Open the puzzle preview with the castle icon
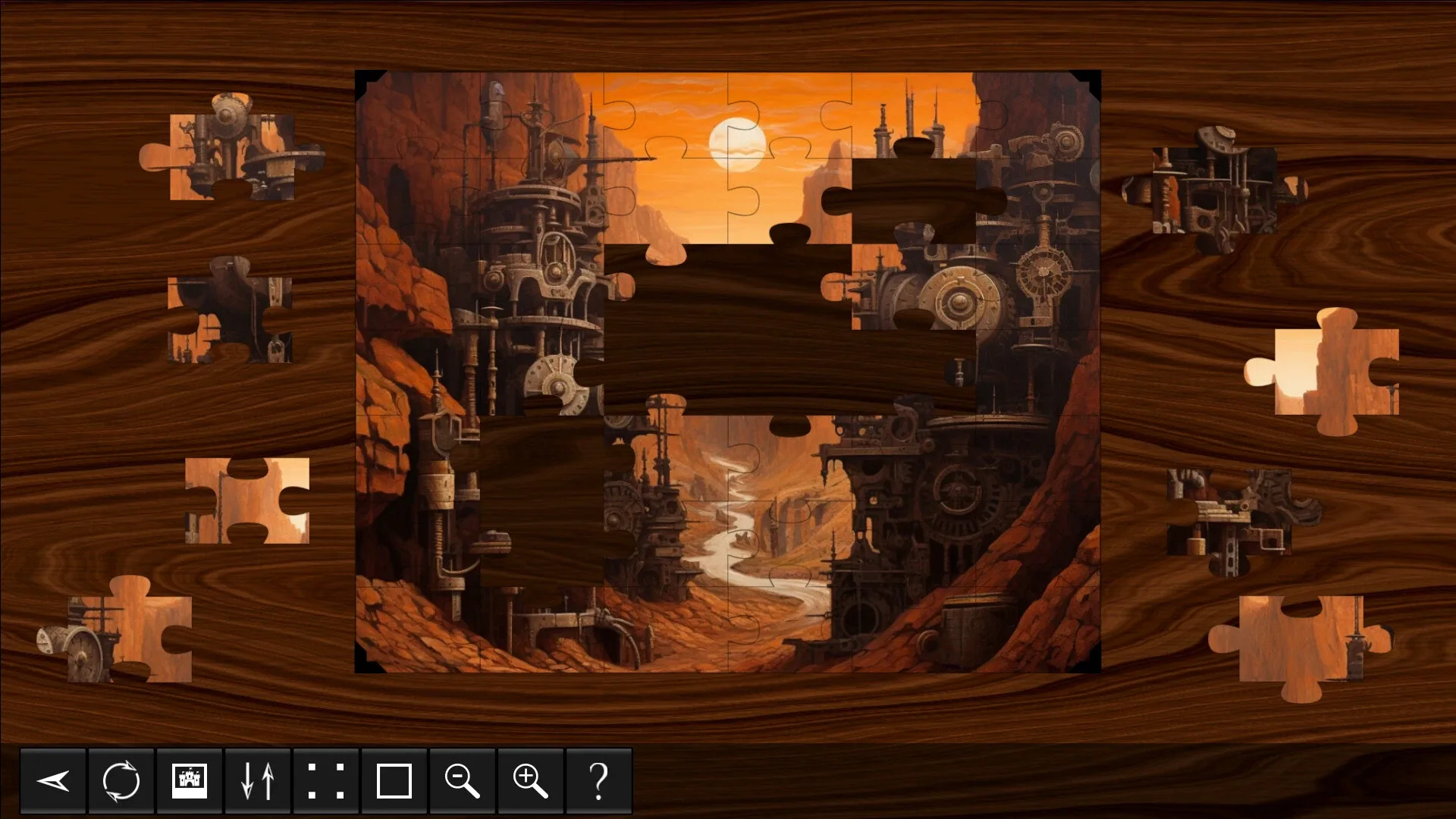This screenshot has width=1456, height=819. (189, 780)
